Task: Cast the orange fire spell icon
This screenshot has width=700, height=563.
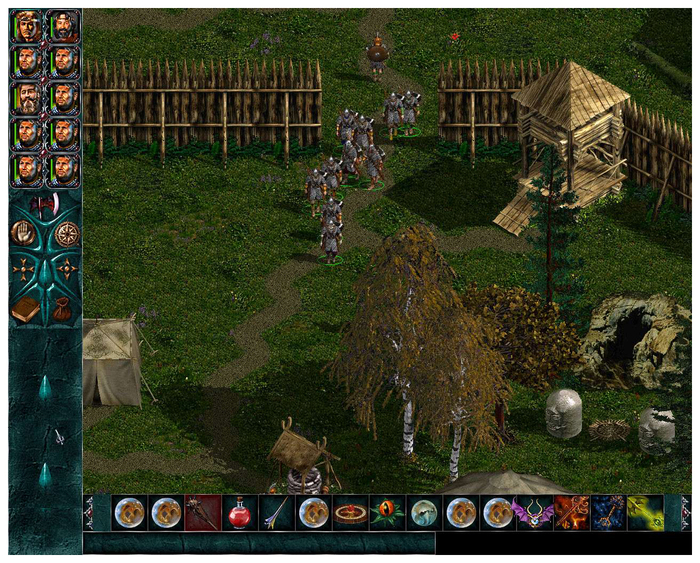Action: (570, 512)
